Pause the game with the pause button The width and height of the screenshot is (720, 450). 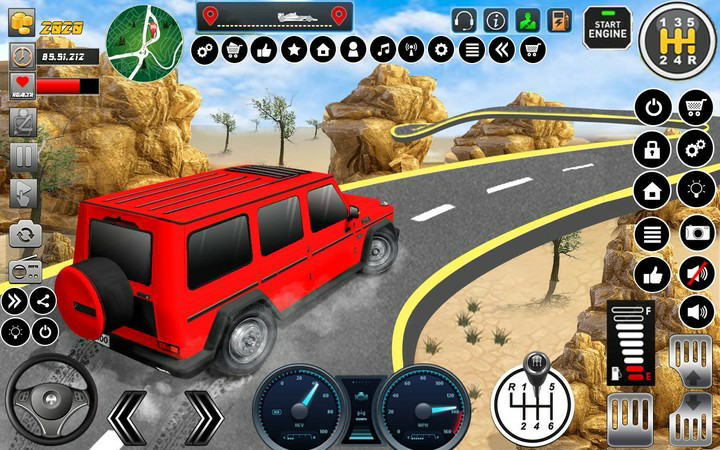coord(23,156)
